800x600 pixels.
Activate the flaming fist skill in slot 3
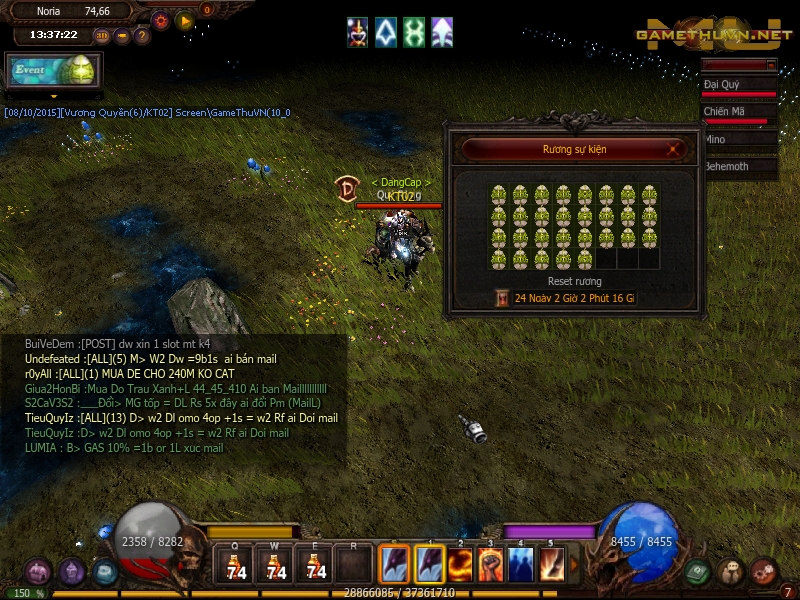pos(491,564)
